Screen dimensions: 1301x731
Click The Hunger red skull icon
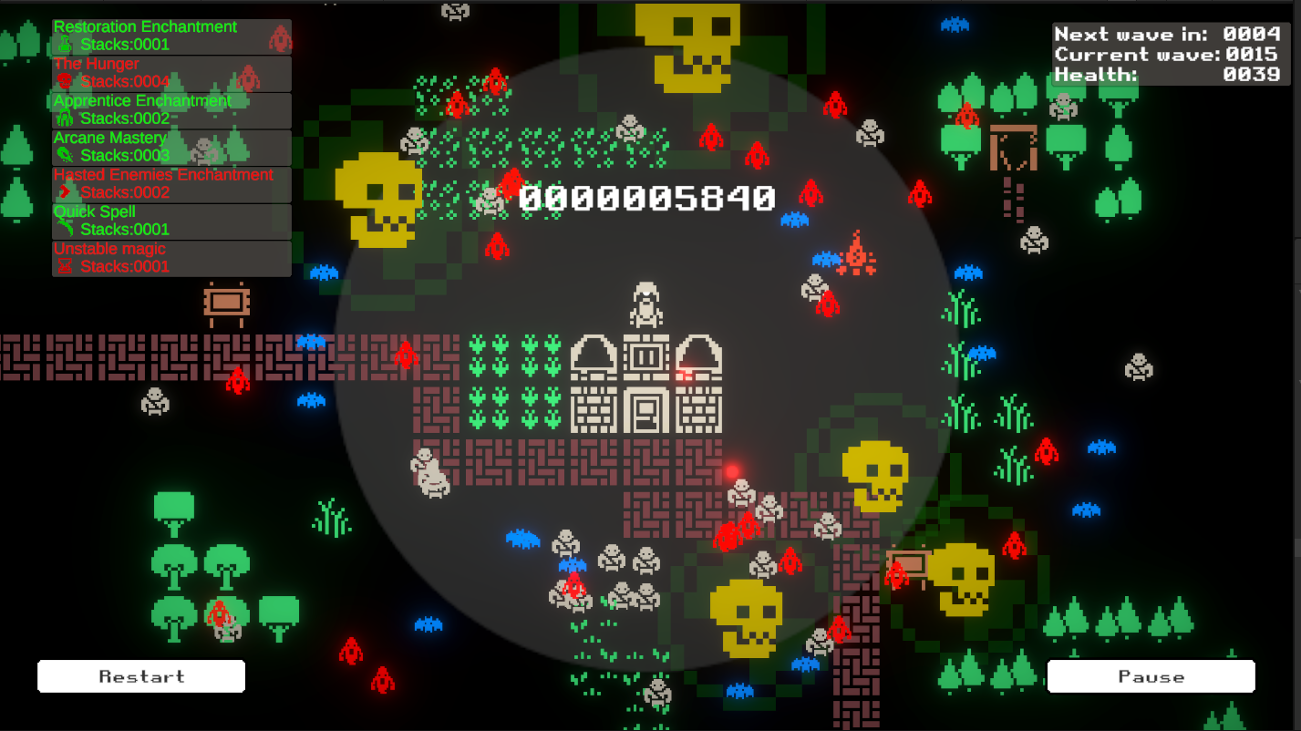pyautogui.click(x=66, y=81)
